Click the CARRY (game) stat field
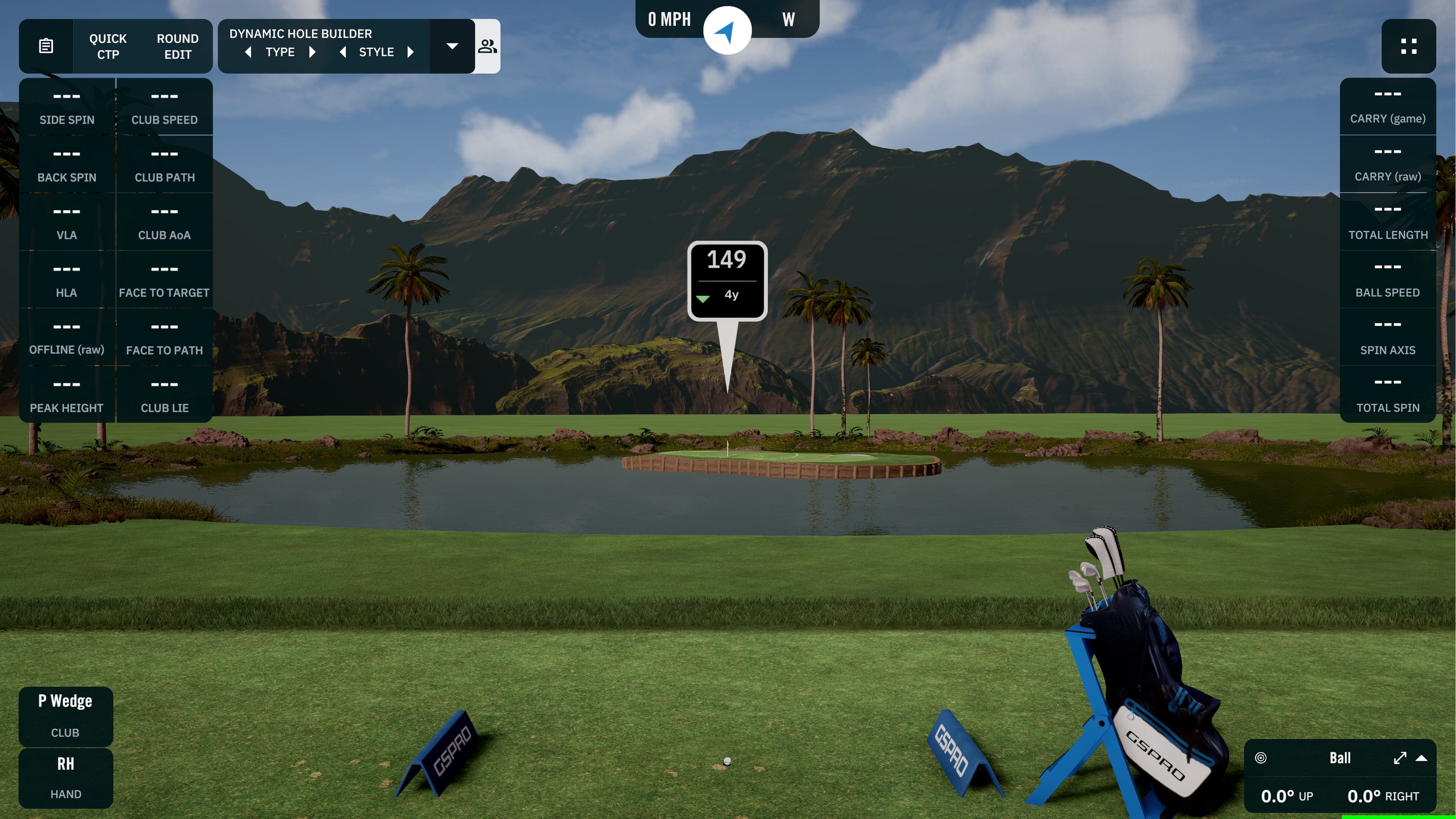Screen dimensions: 1456x819 (x=1388, y=106)
